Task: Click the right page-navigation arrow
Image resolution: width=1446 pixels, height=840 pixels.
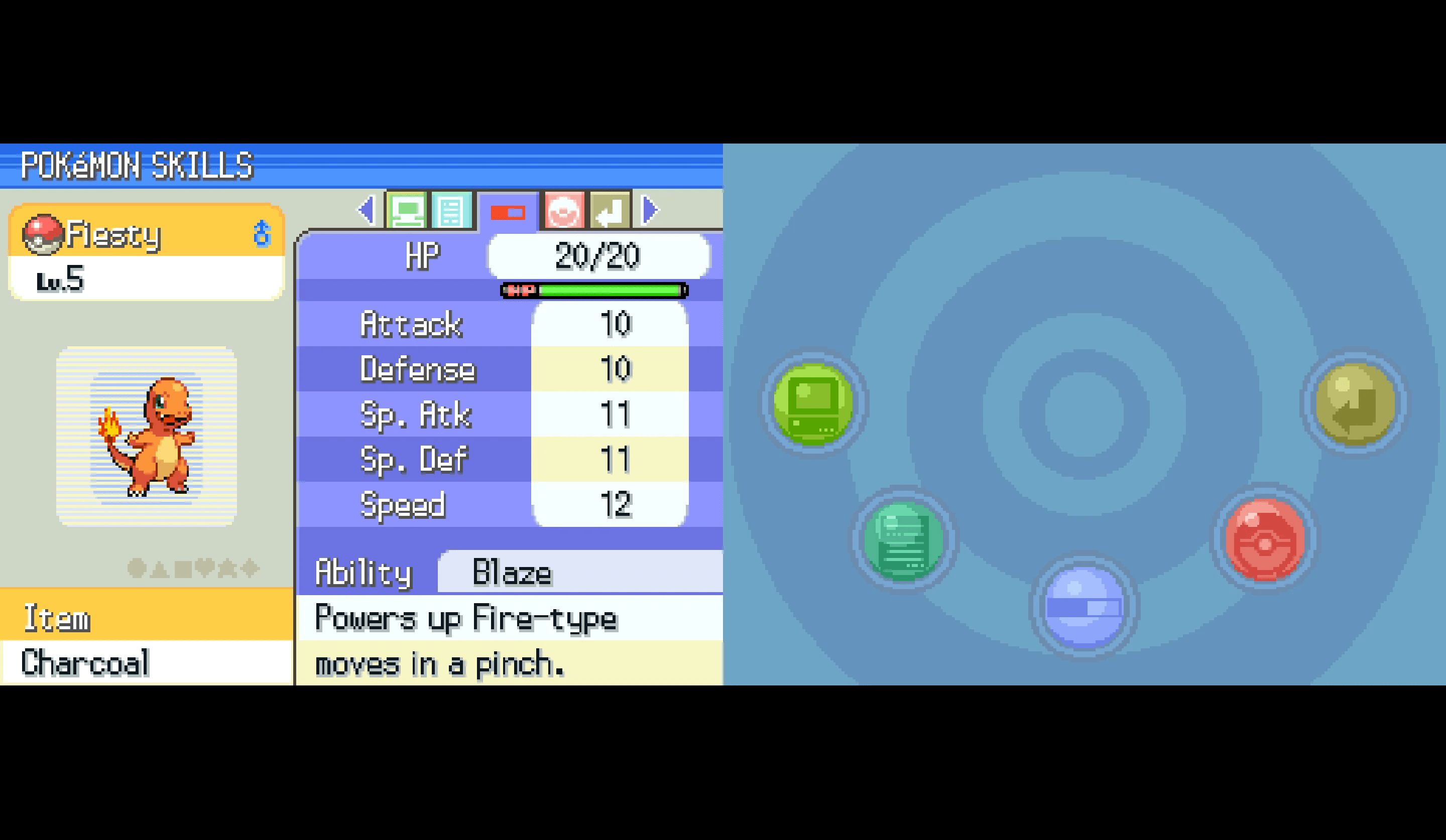Action: pyautogui.click(x=650, y=209)
